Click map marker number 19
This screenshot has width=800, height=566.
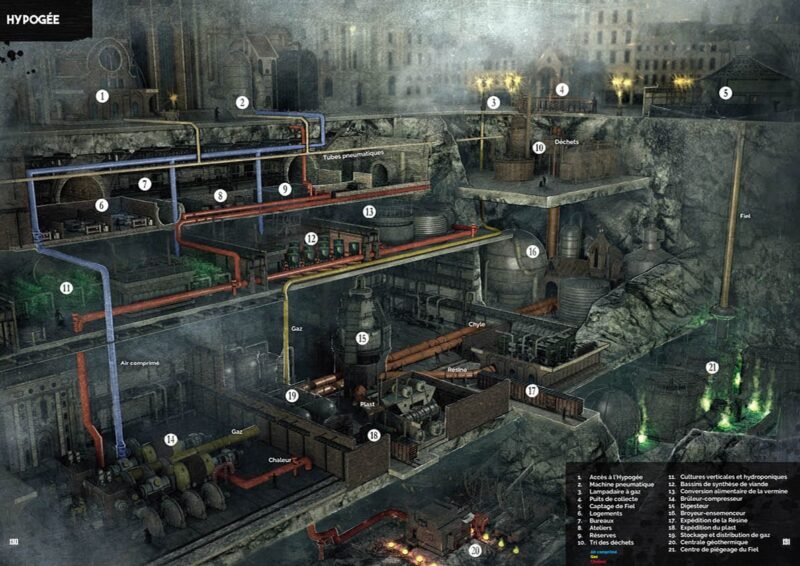click(x=292, y=396)
